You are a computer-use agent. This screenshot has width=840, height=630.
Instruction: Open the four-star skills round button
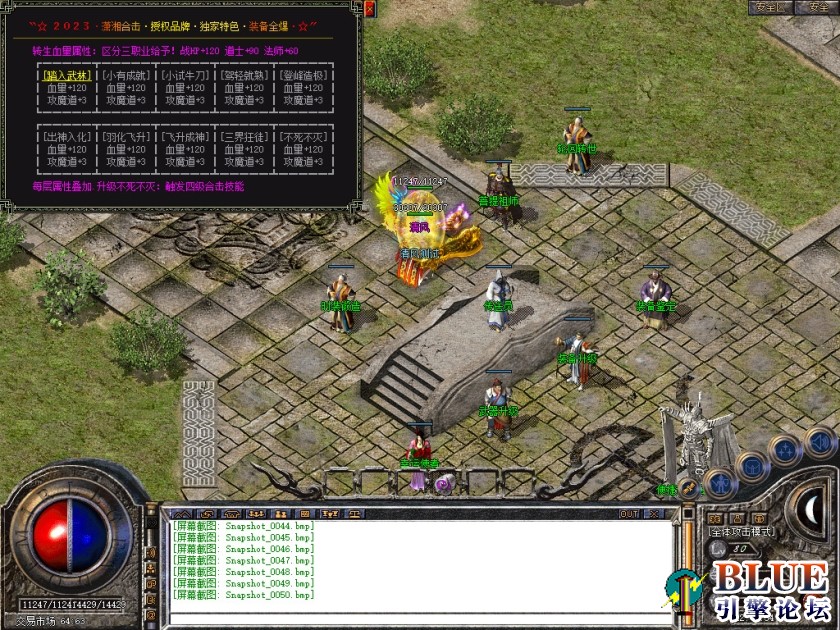tap(786, 450)
